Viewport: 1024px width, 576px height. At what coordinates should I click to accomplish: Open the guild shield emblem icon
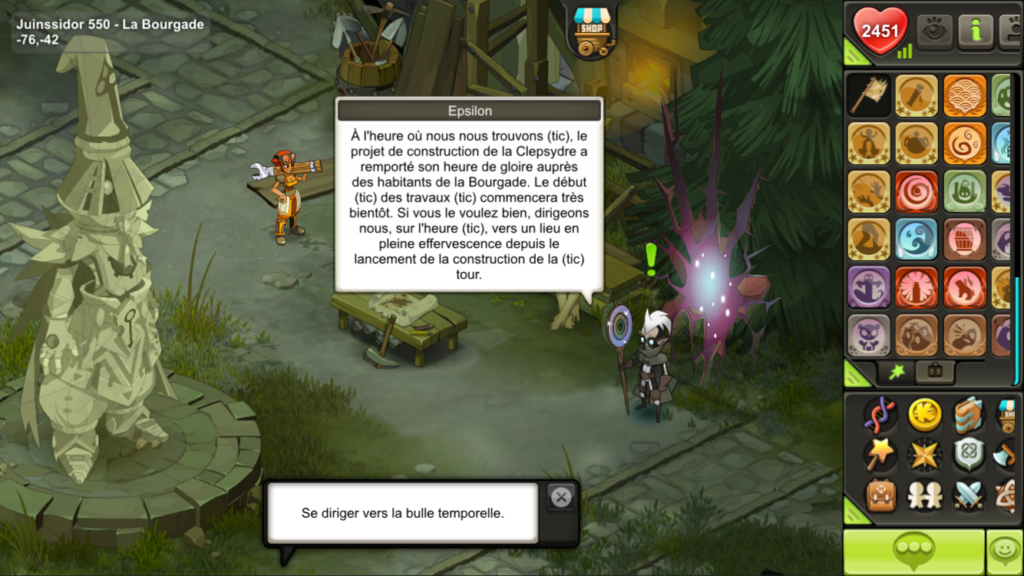click(969, 455)
